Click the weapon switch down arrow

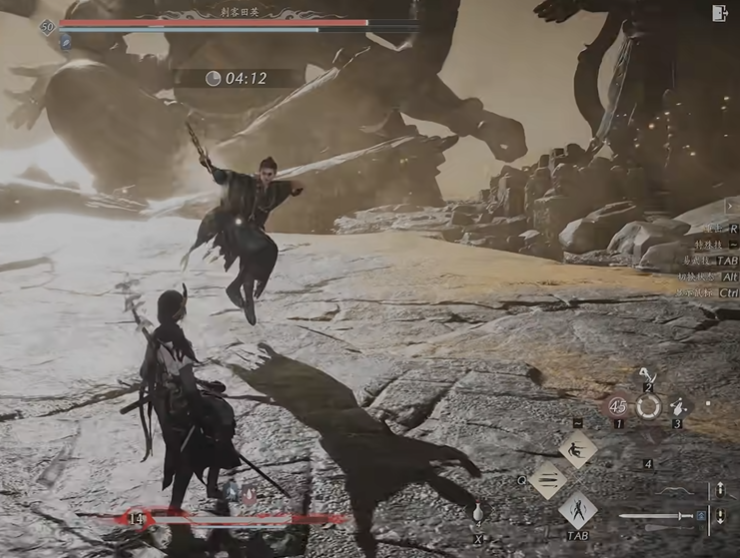coord(720,518)
